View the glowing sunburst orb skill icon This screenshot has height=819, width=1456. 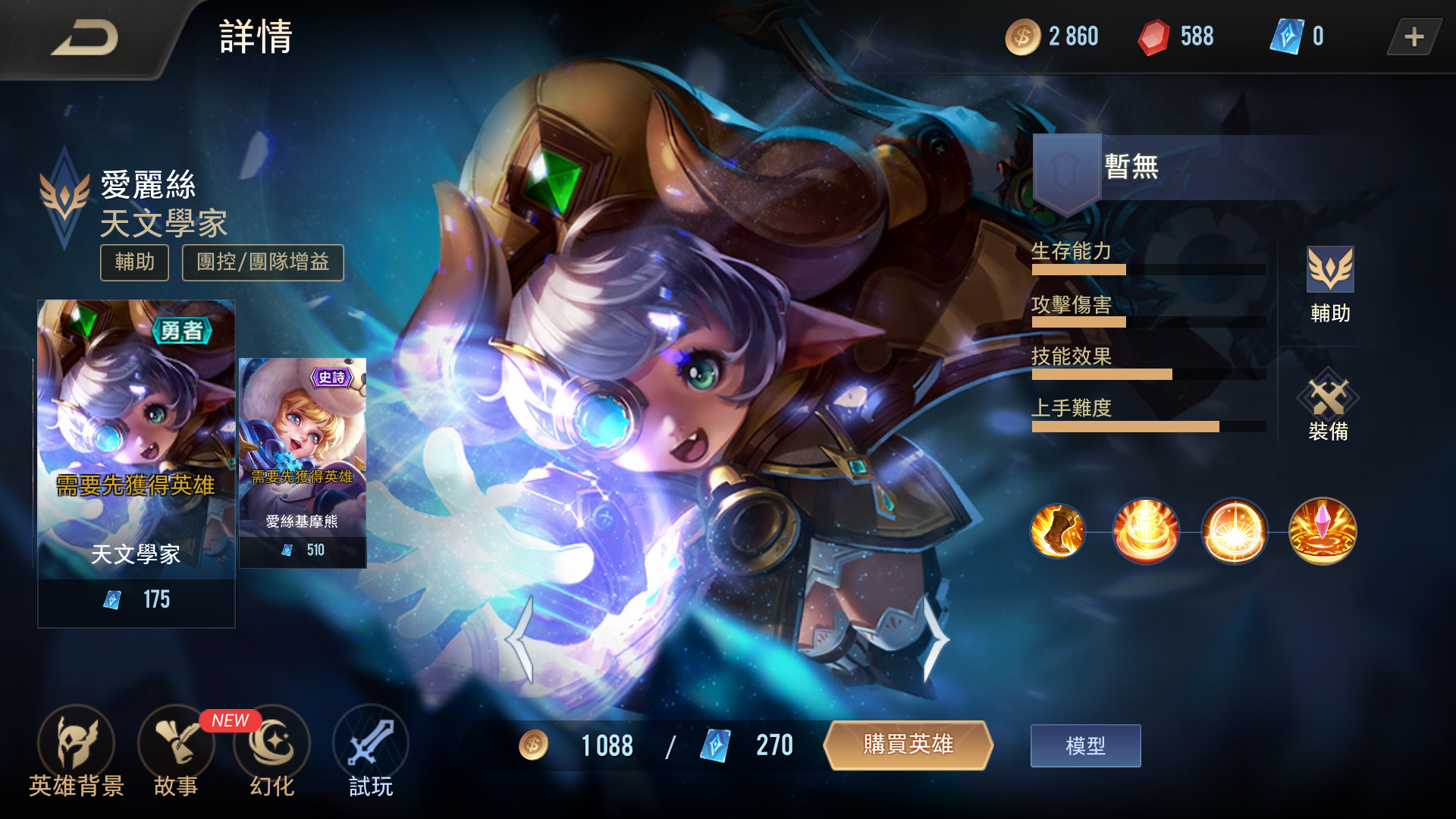pyautogui.click(x=1234, y=531)
